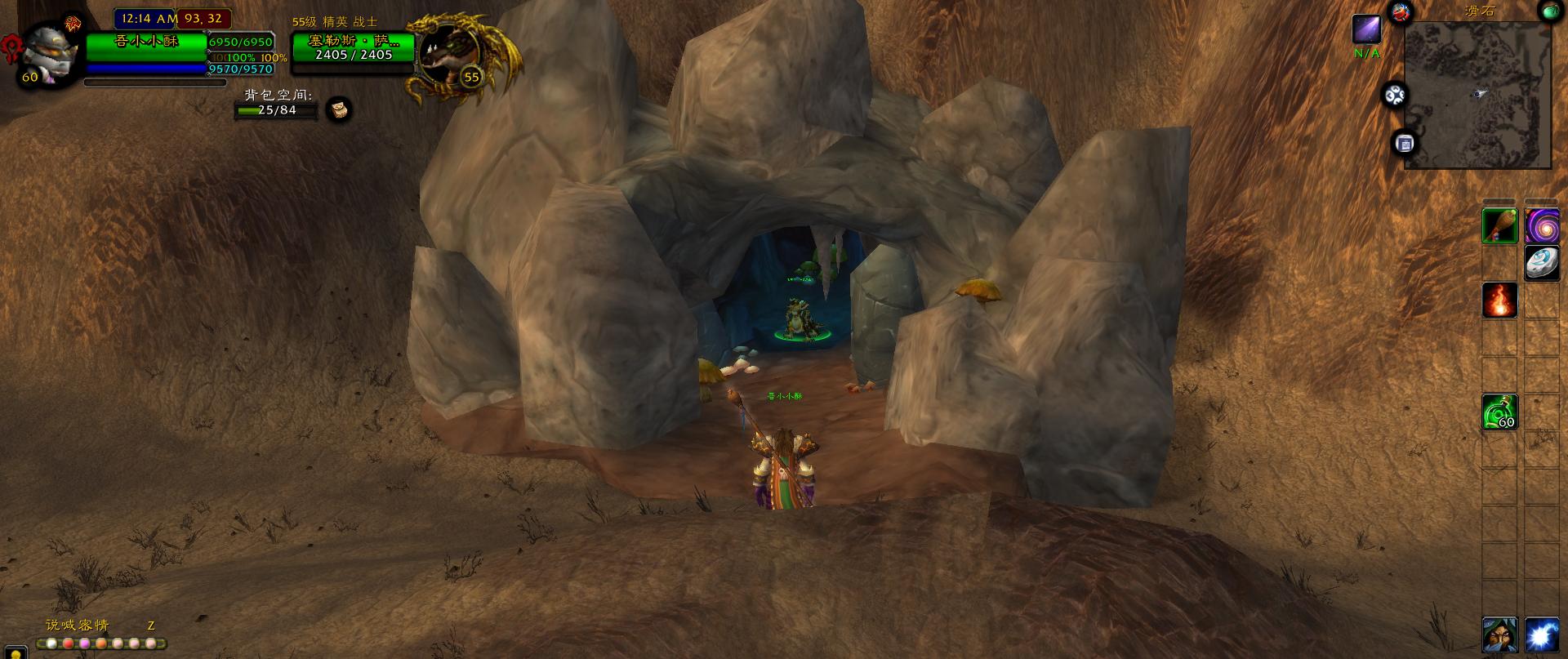Click the white arrows minimap button
This screenshot has height=659, width=1568.
[x=1394, y=96]
